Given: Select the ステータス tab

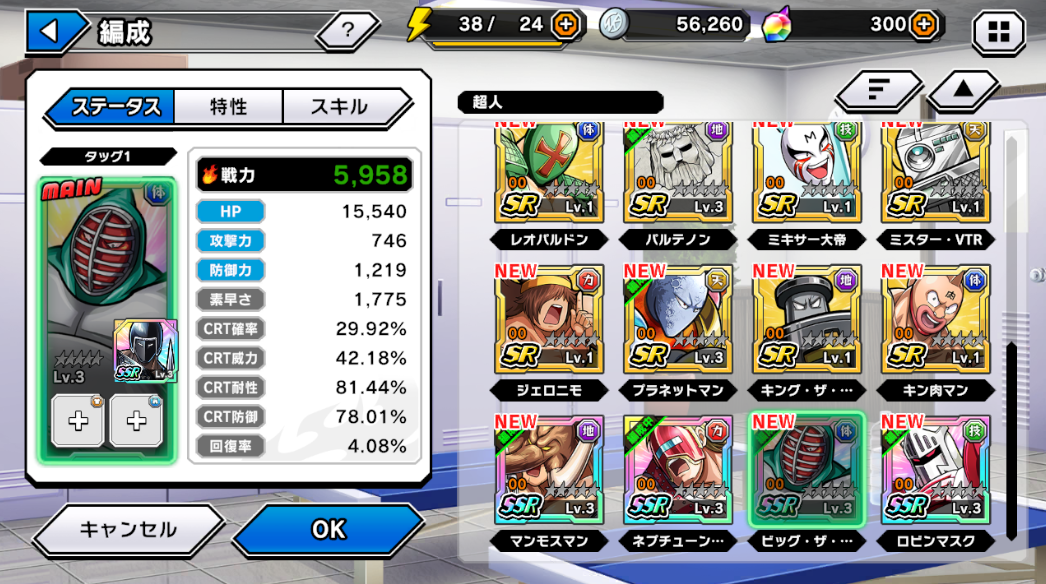Looking at the screenshot, I should [x=115, y=107].
